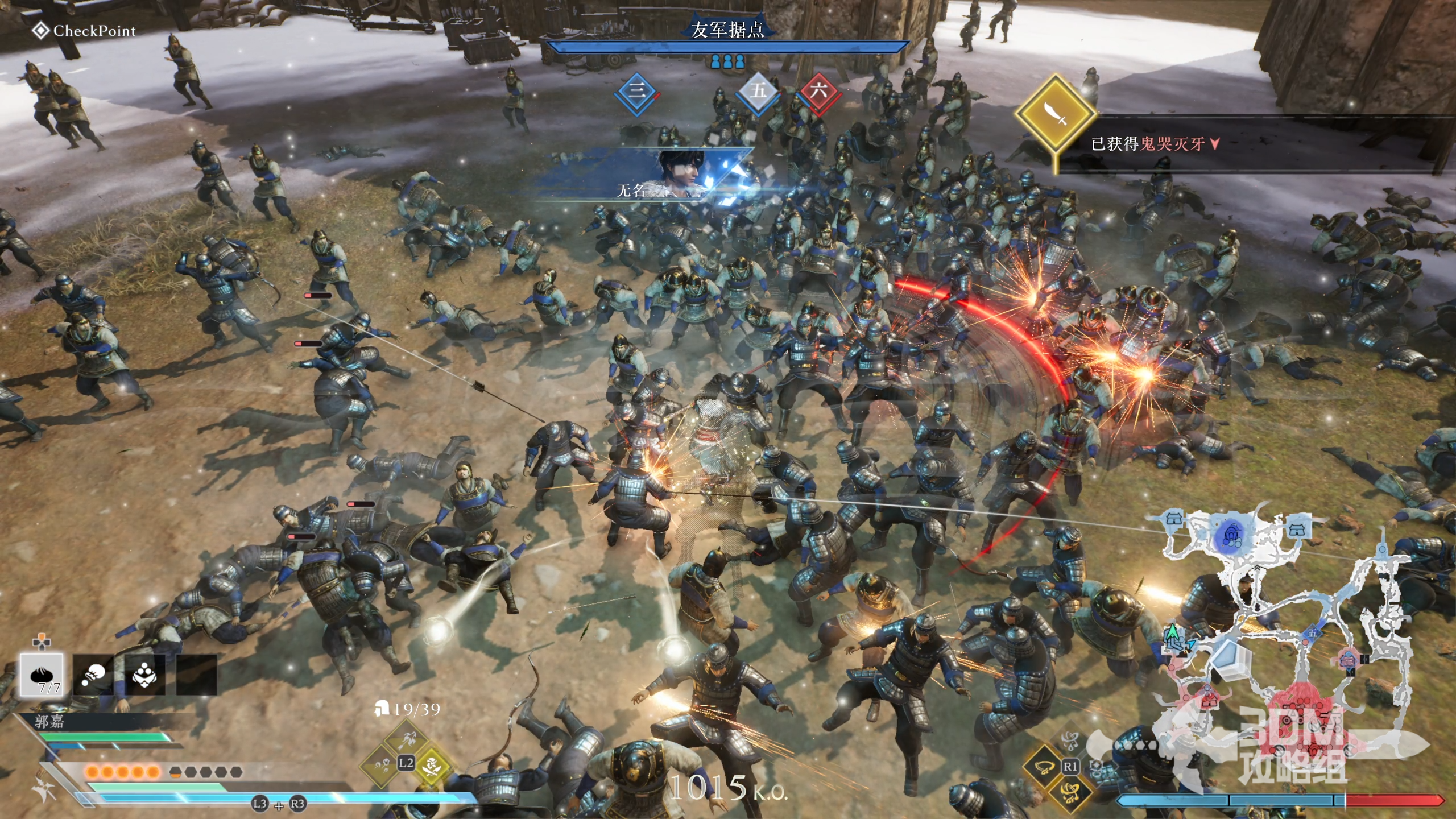
Task: Open the 已获得鬼哭灭牙 weapon notification
Action: click(1155, 144)
